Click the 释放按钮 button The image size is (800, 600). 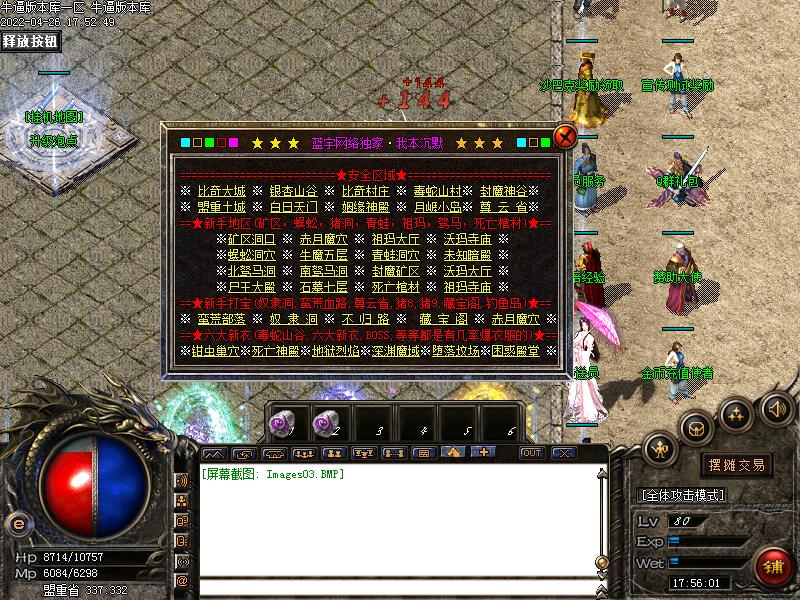pyautogui.click(x=31, y=41)
